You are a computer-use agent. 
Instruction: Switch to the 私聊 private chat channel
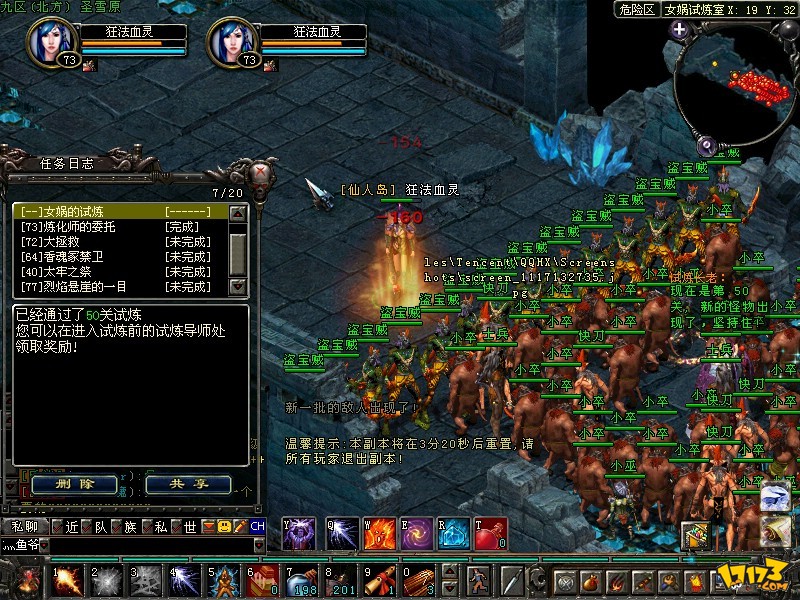tap(25, 526)
